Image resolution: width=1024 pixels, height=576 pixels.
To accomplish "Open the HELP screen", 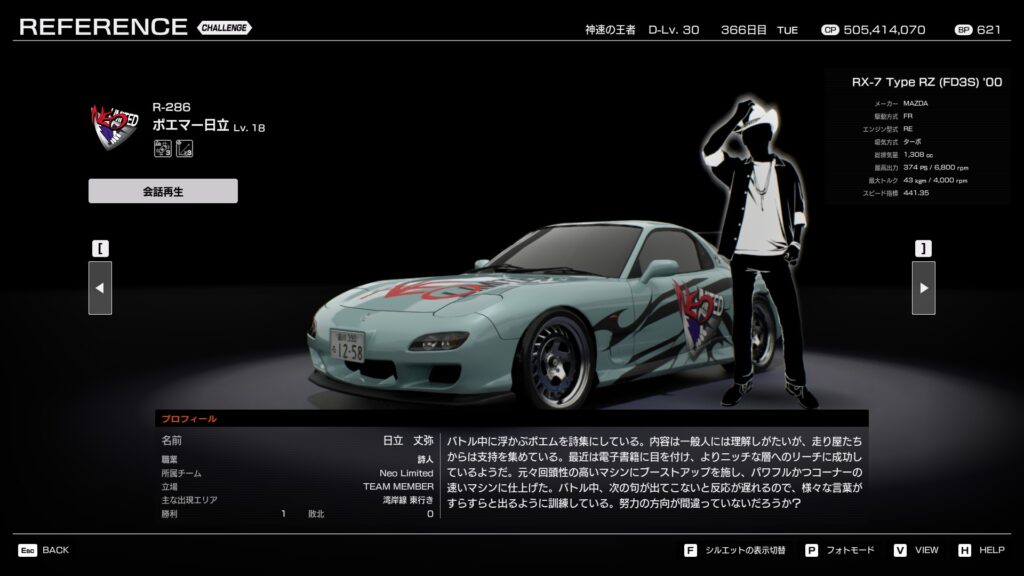I will point(981,550).
